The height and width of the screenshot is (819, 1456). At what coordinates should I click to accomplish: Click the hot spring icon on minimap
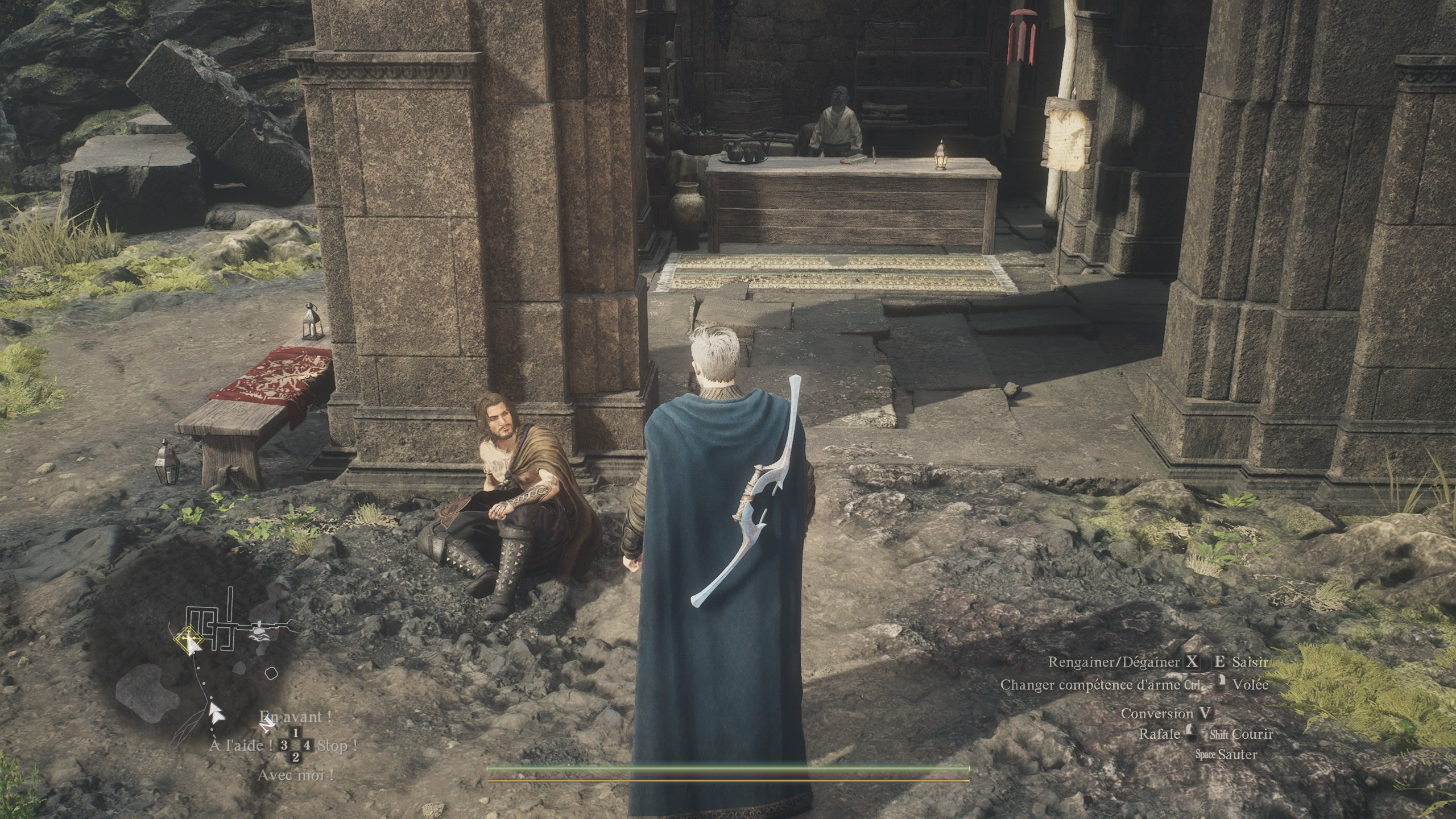click(x=259, y=631)
